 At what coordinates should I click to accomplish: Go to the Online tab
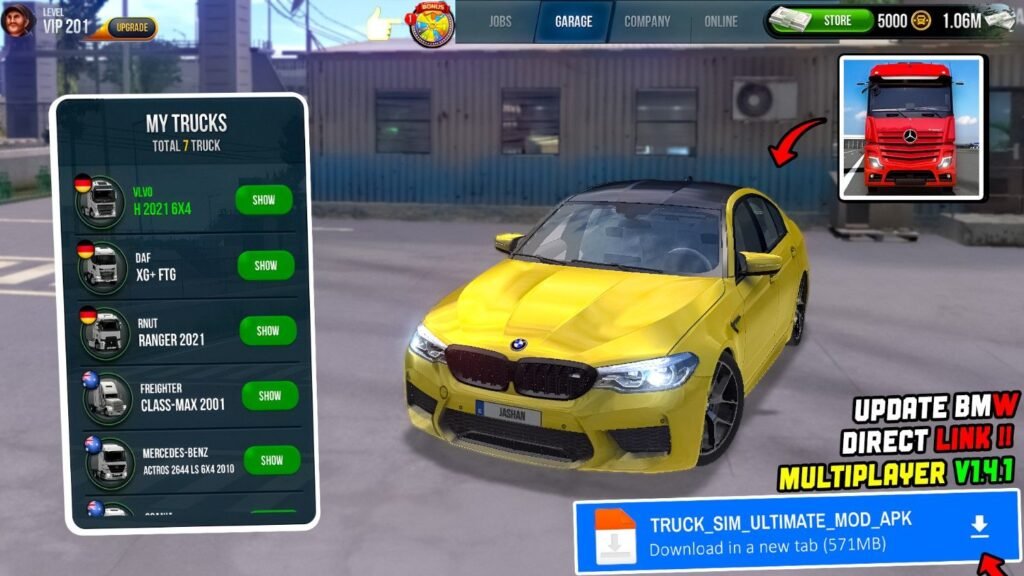tap(720, 21)
